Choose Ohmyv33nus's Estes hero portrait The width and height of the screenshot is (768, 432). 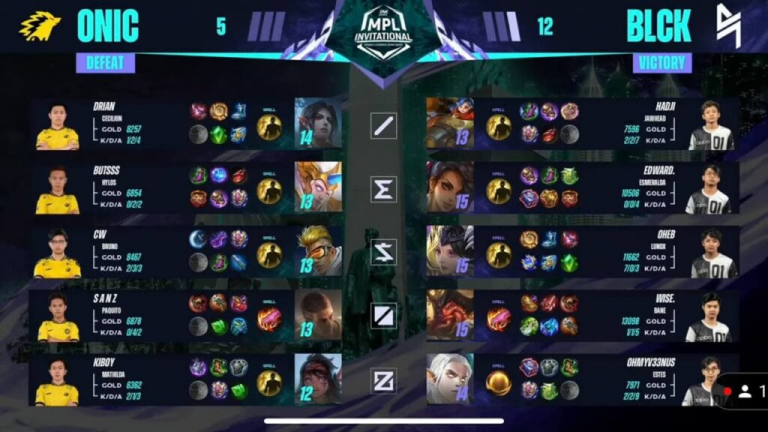tap(449, 378)
